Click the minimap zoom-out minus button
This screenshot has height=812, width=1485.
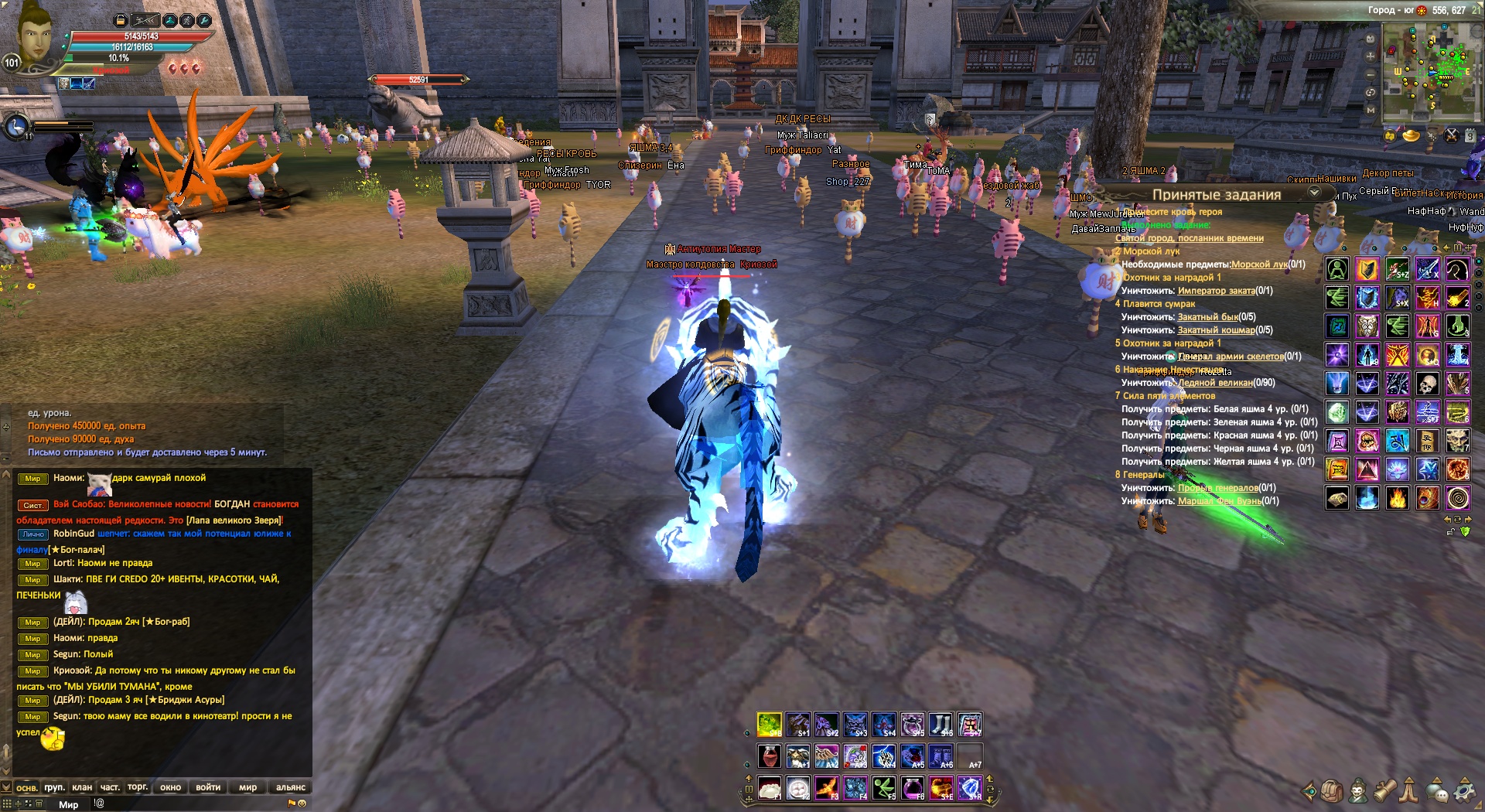(x=1371, y=74)
